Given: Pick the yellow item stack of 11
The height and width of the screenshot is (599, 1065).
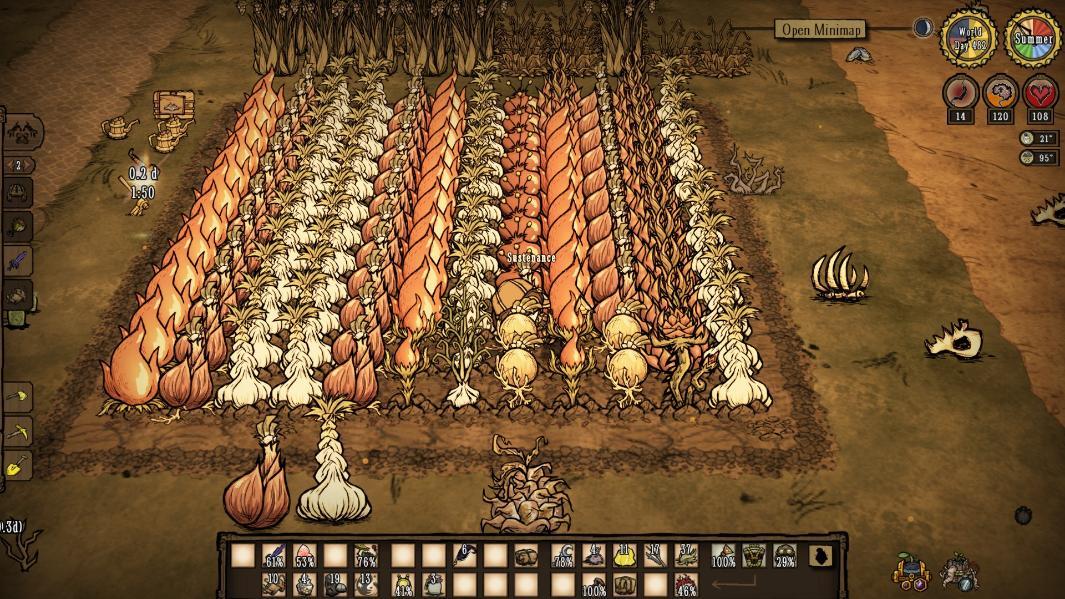Looking at the screenshot, I should pyautogui.click(x=625, y=556).
